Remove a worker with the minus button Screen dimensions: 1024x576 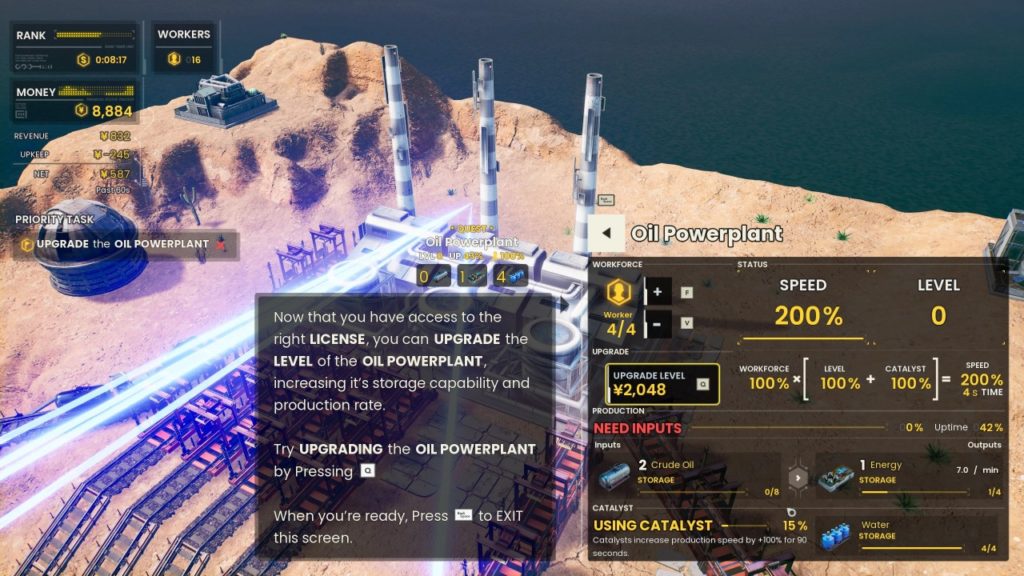tap(657, 323)
